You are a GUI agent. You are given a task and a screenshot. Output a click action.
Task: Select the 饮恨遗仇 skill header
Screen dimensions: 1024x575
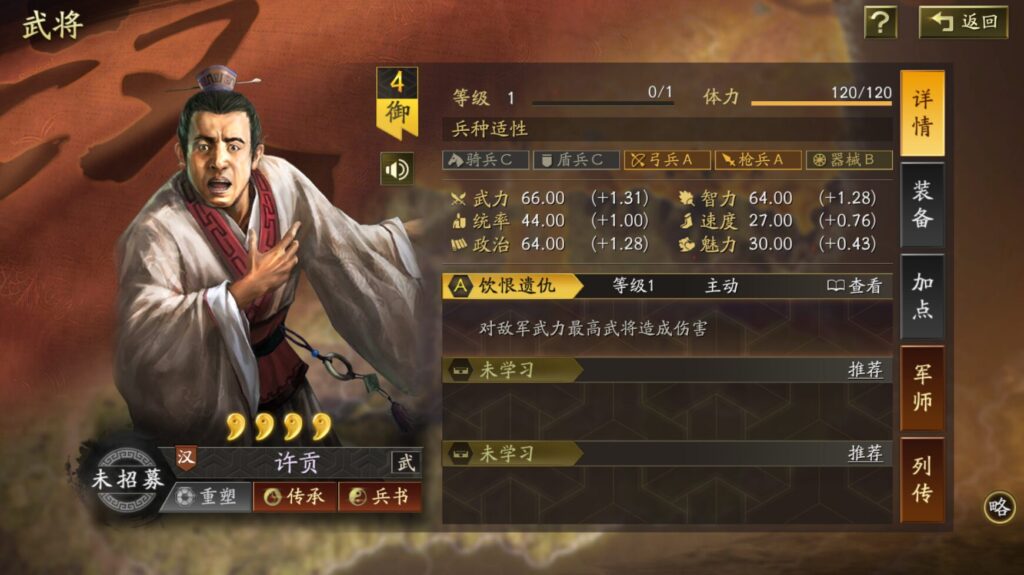514,286
